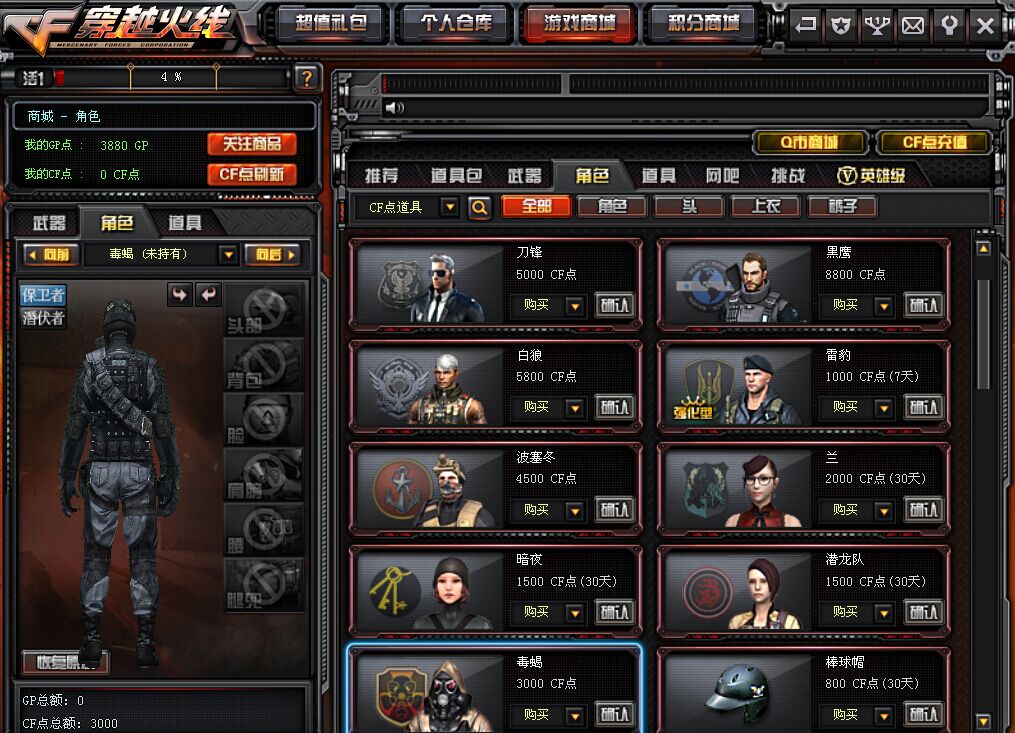Open the Q币商城 shop button
This screenshot has height=733, width=1015.
pyautogui.click(x=810, y=142)
